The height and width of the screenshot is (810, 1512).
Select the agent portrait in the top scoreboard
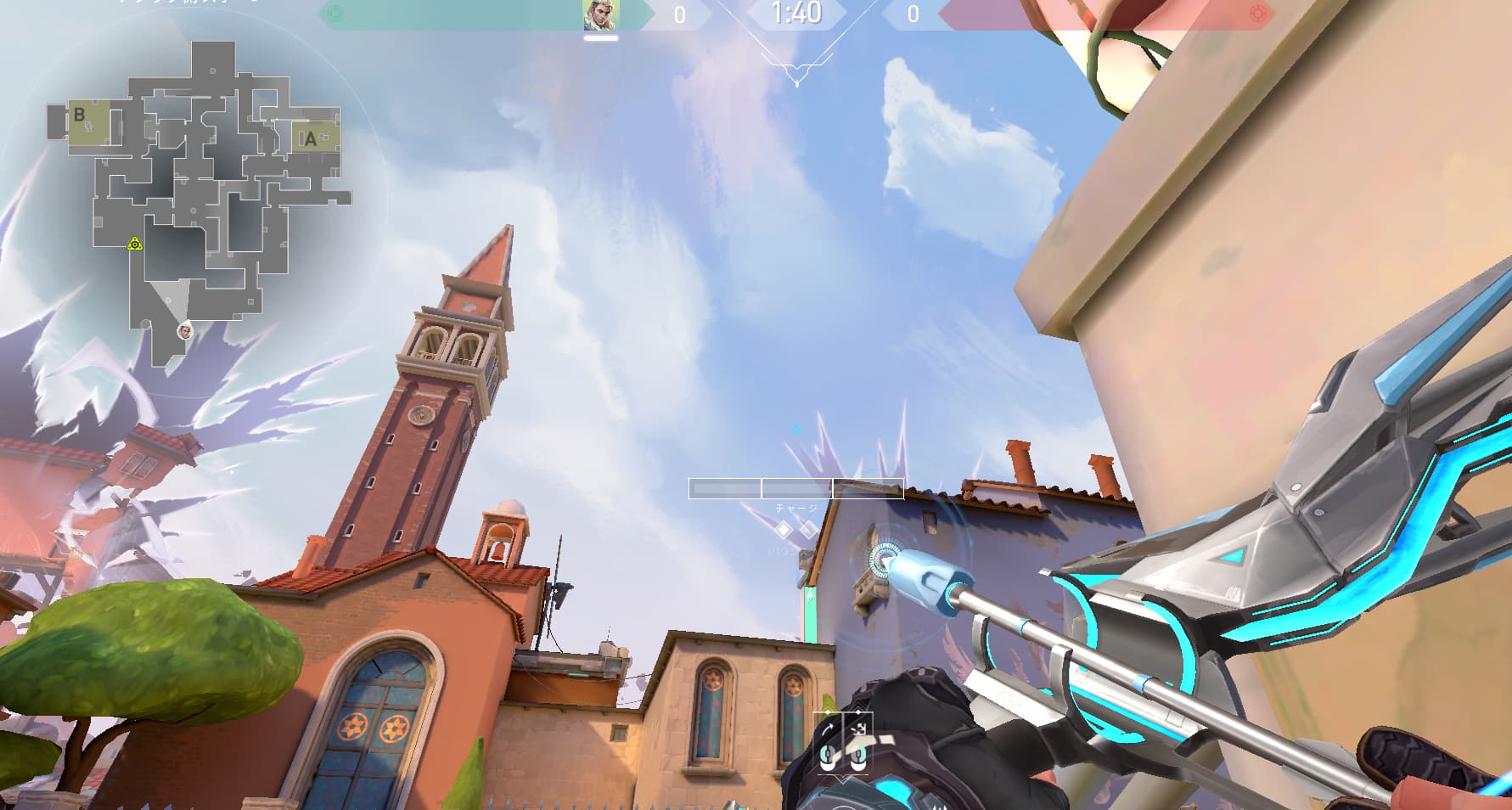pyautogui.click(x=601, y=15)
